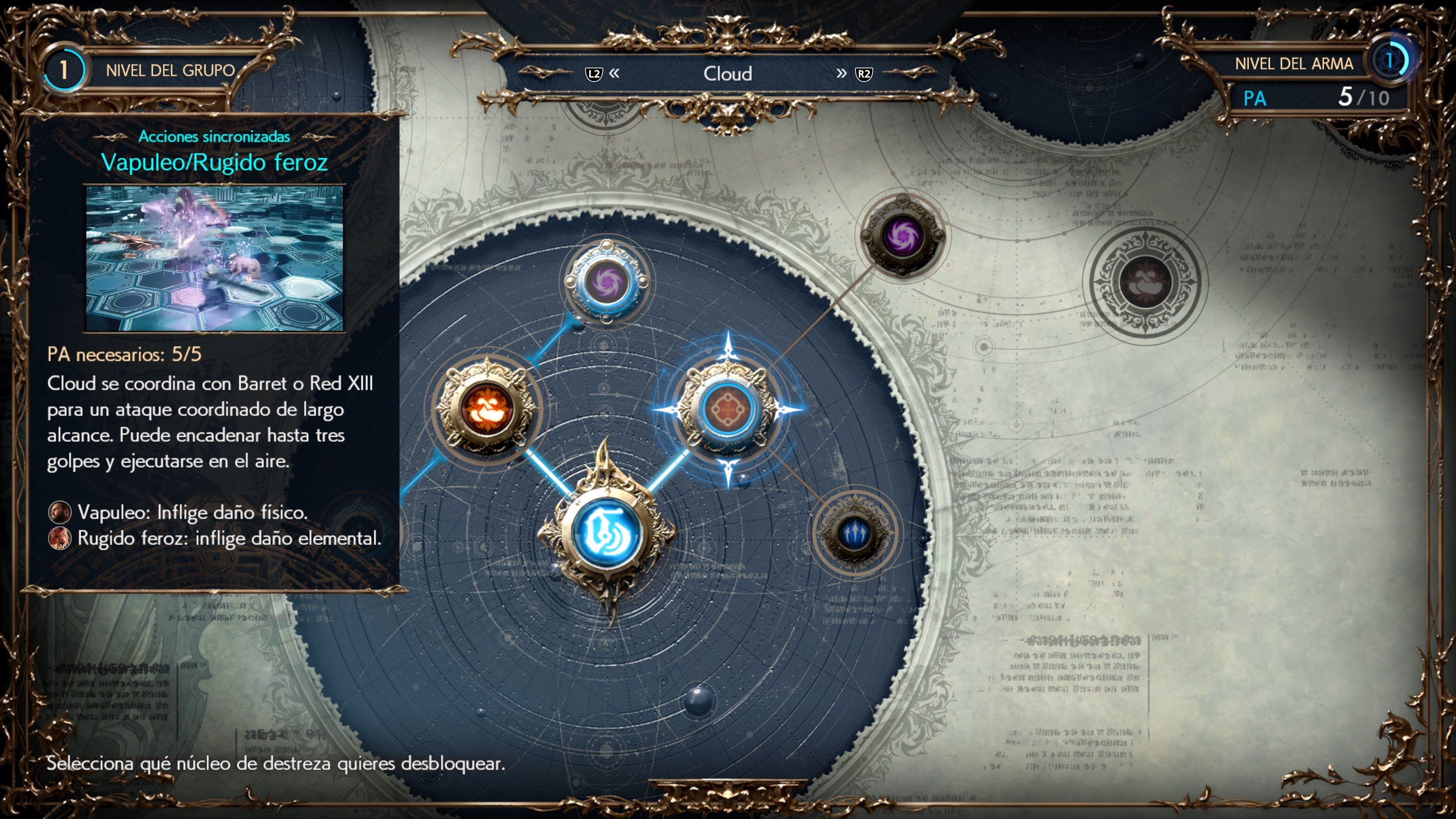The height and width of the screenshot is (819, 1456).
Task: Switch to next character with right chevrons
Action: [x=842, y=74]
